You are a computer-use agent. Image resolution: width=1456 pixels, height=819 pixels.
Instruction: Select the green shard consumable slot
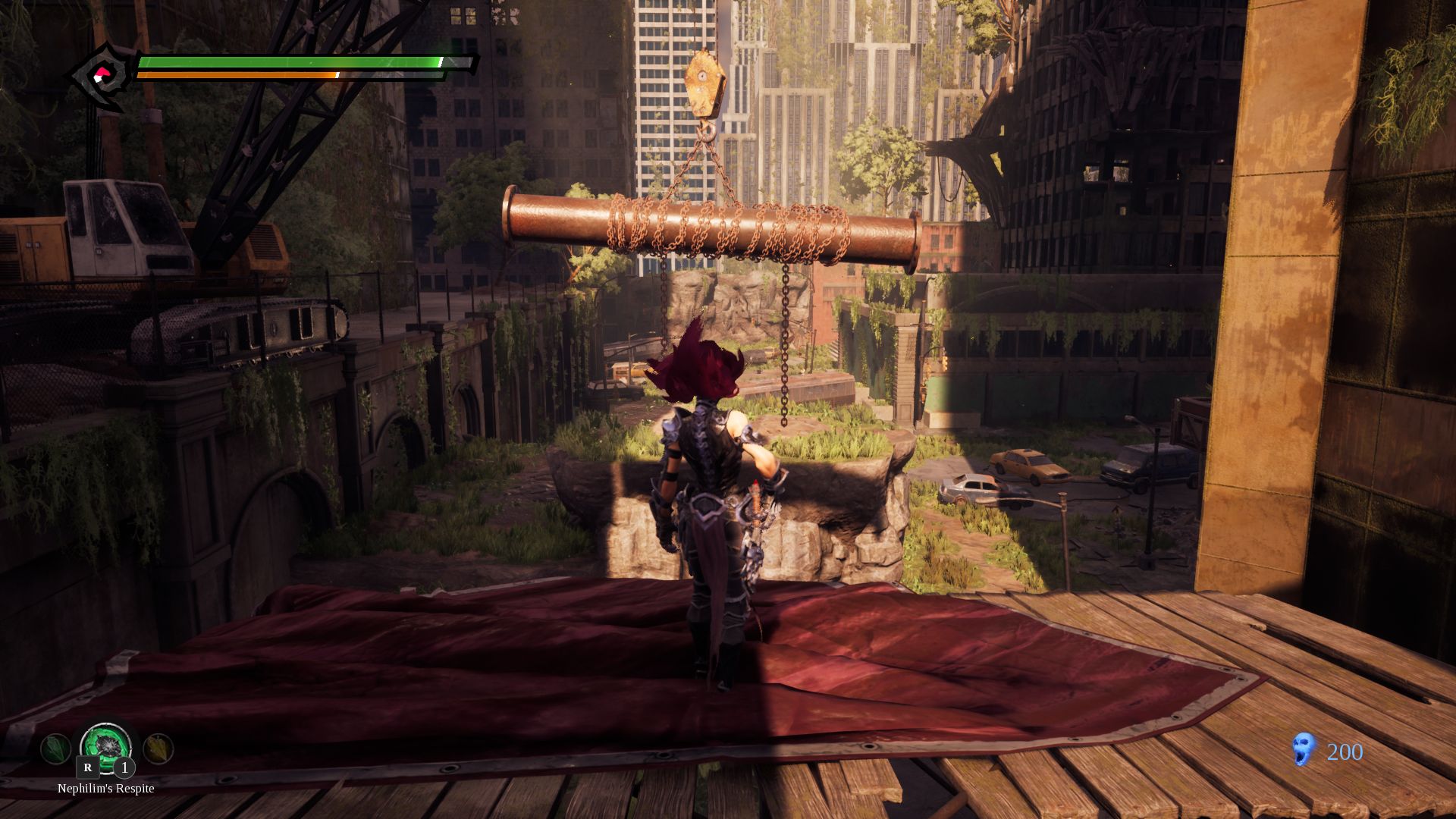pos(55,749)
